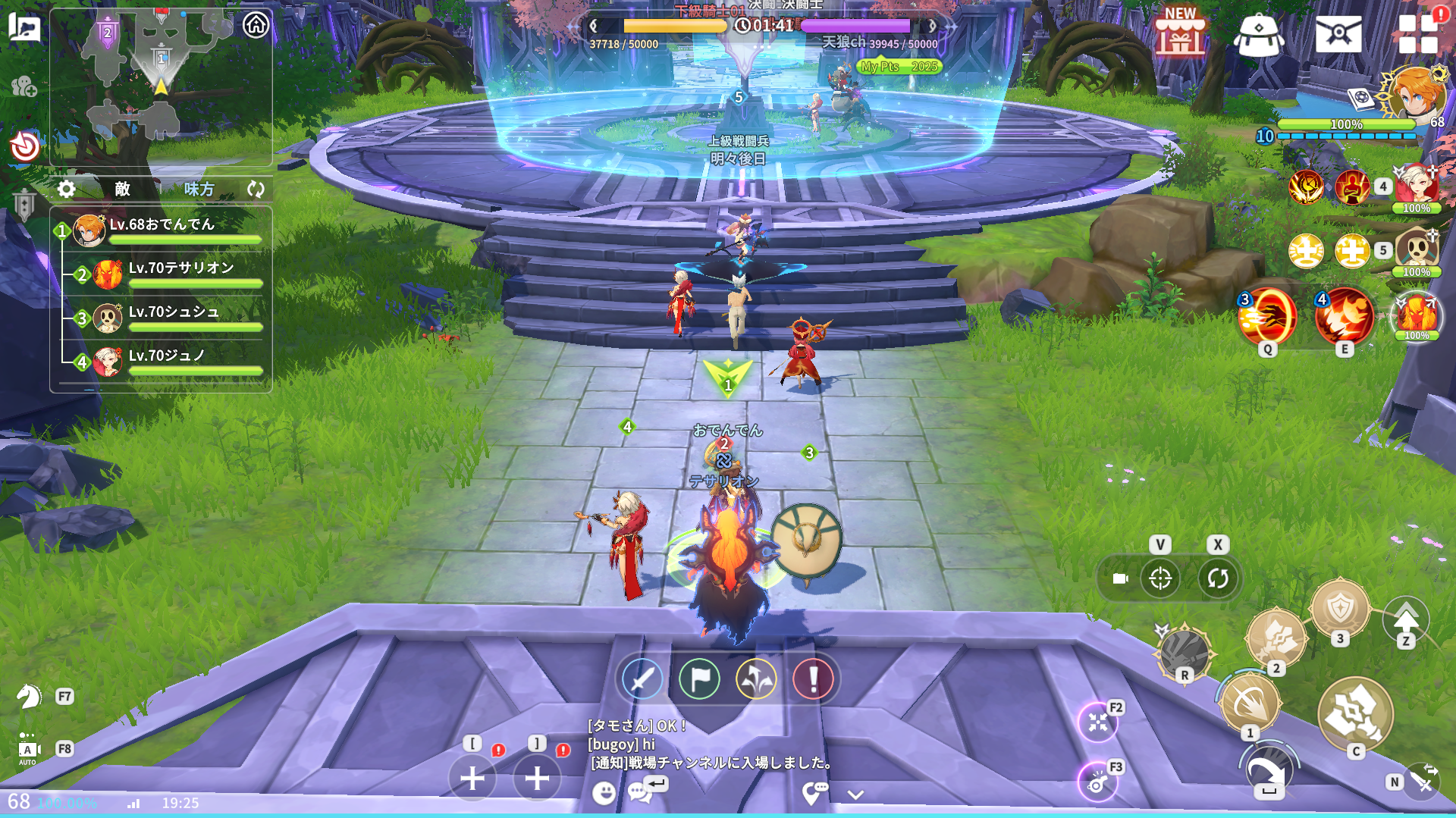Open the backpack inventory
Image resolution: width=1456 pixels, height=818 pixels.
1258,35
